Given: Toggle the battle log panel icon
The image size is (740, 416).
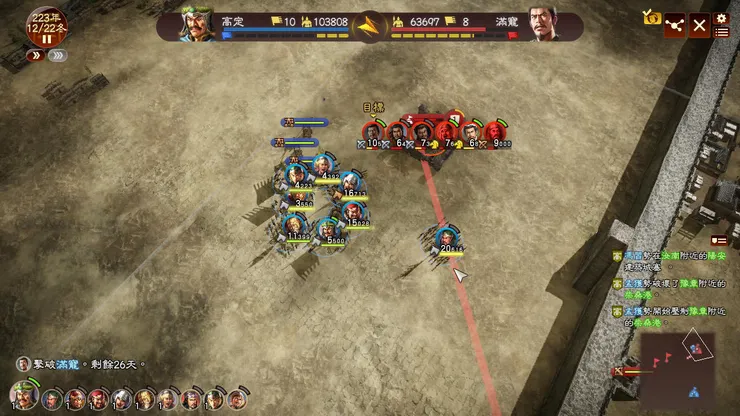Looking at the screenshot, I should tap(718, 240).
